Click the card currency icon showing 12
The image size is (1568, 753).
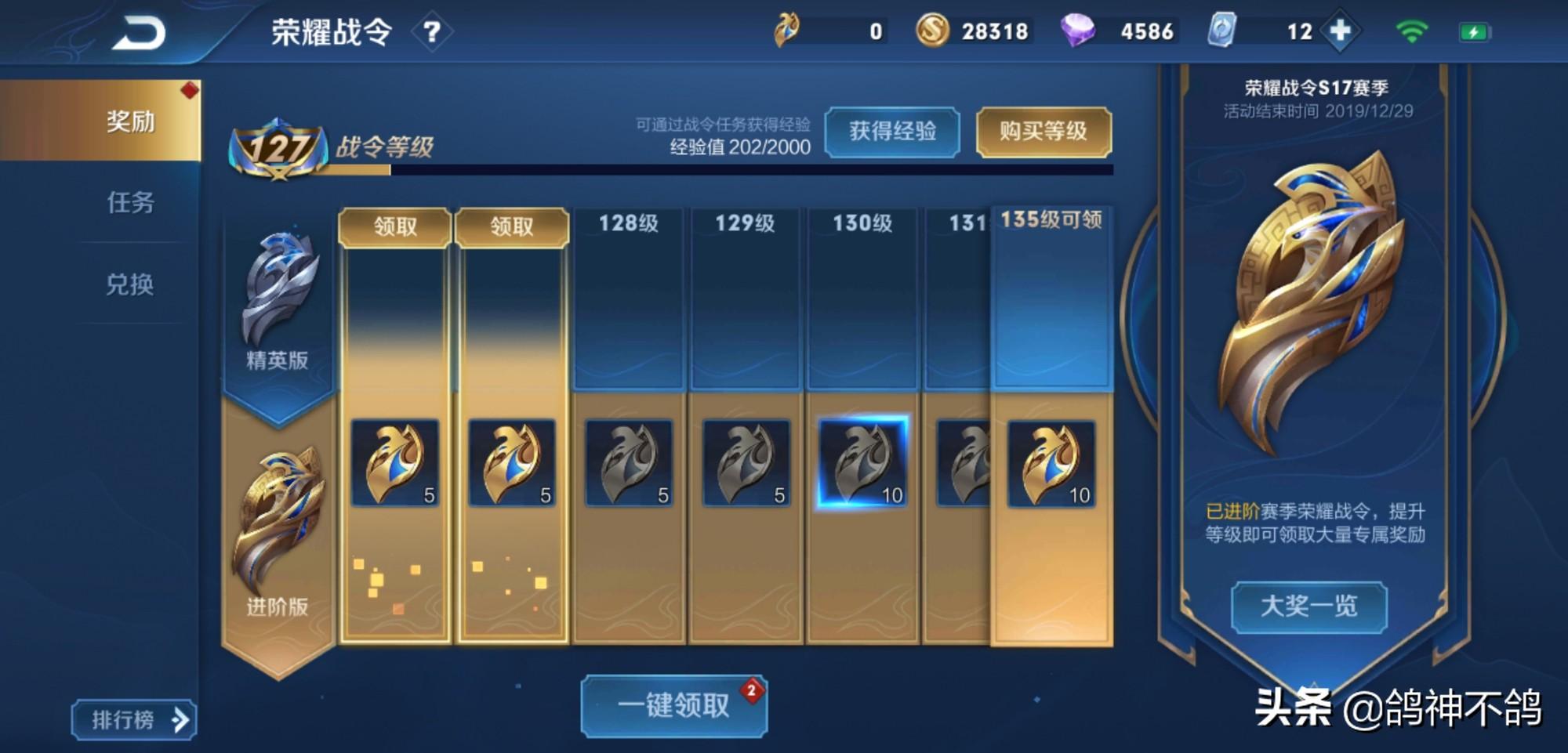coord(1221,31)
